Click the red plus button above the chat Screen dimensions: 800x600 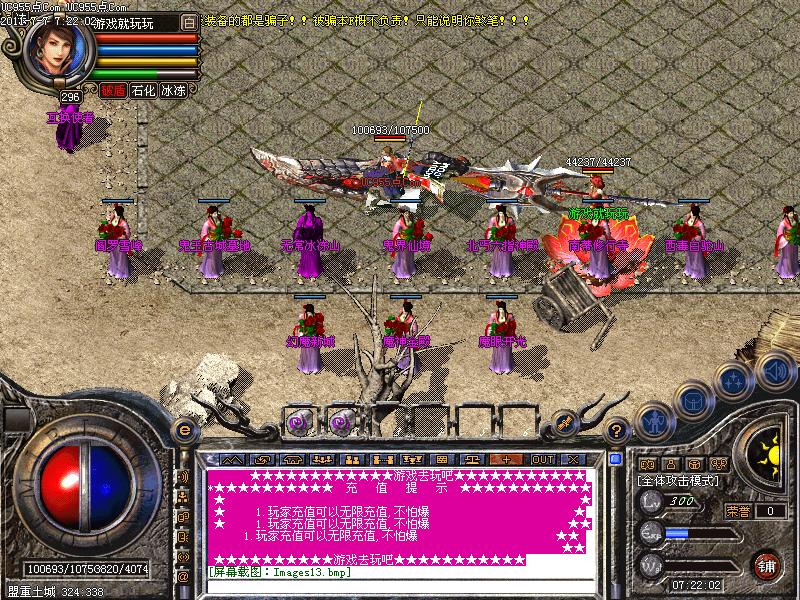(507, 459)
